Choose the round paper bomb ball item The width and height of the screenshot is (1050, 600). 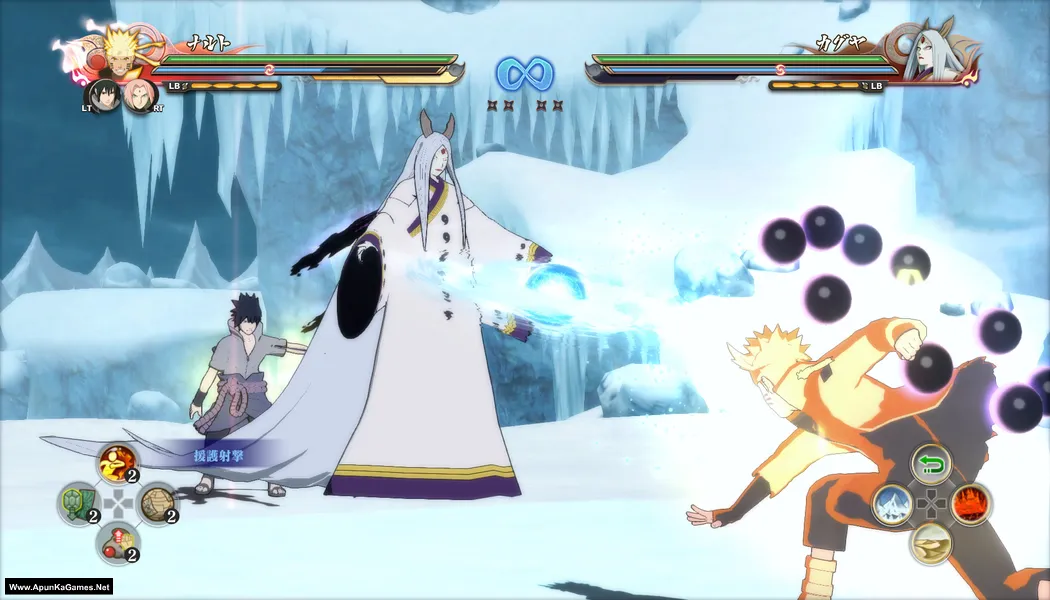tap(157, 503)
